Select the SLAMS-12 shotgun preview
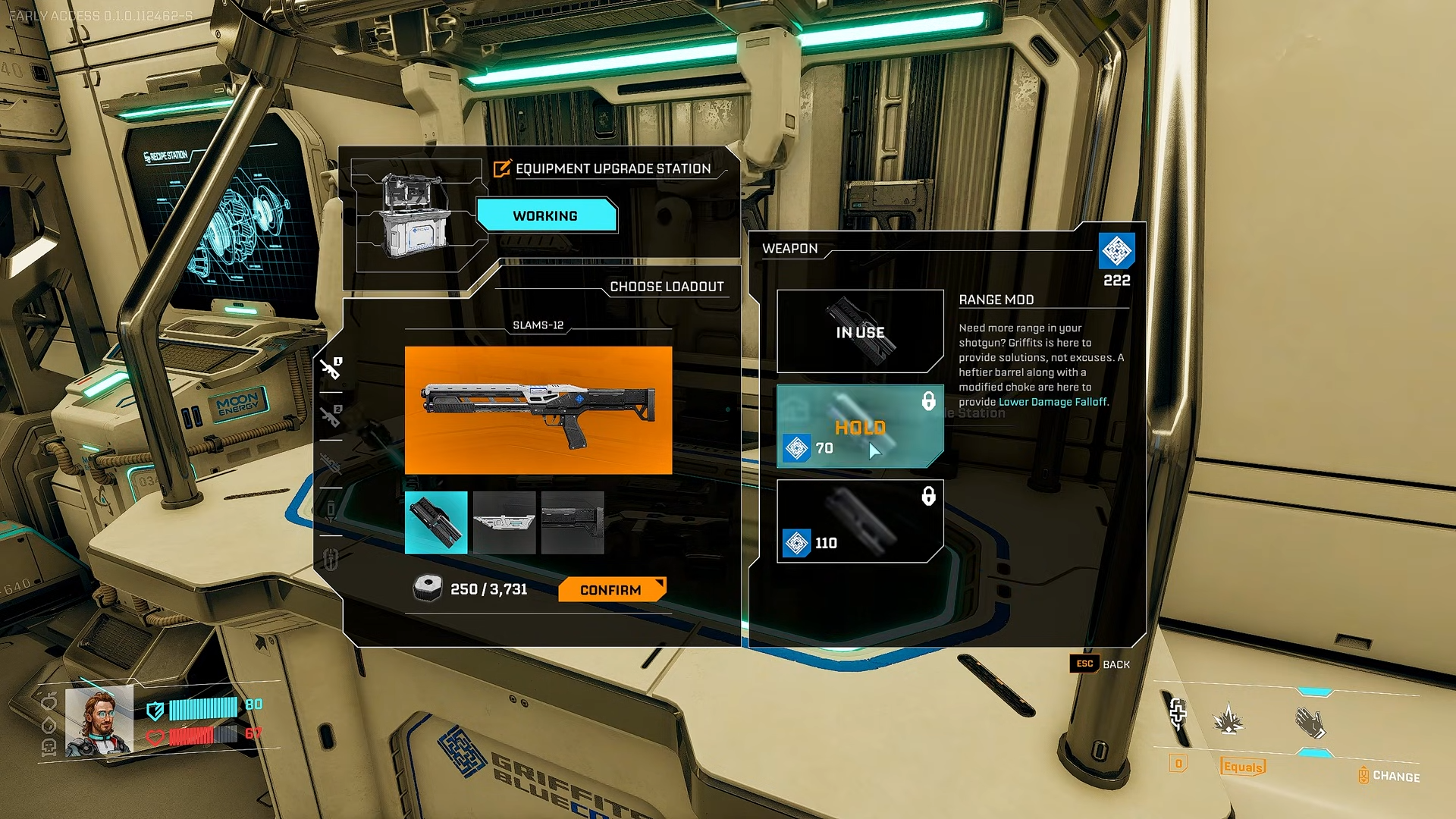The image size is (1456, 819). 538,410
